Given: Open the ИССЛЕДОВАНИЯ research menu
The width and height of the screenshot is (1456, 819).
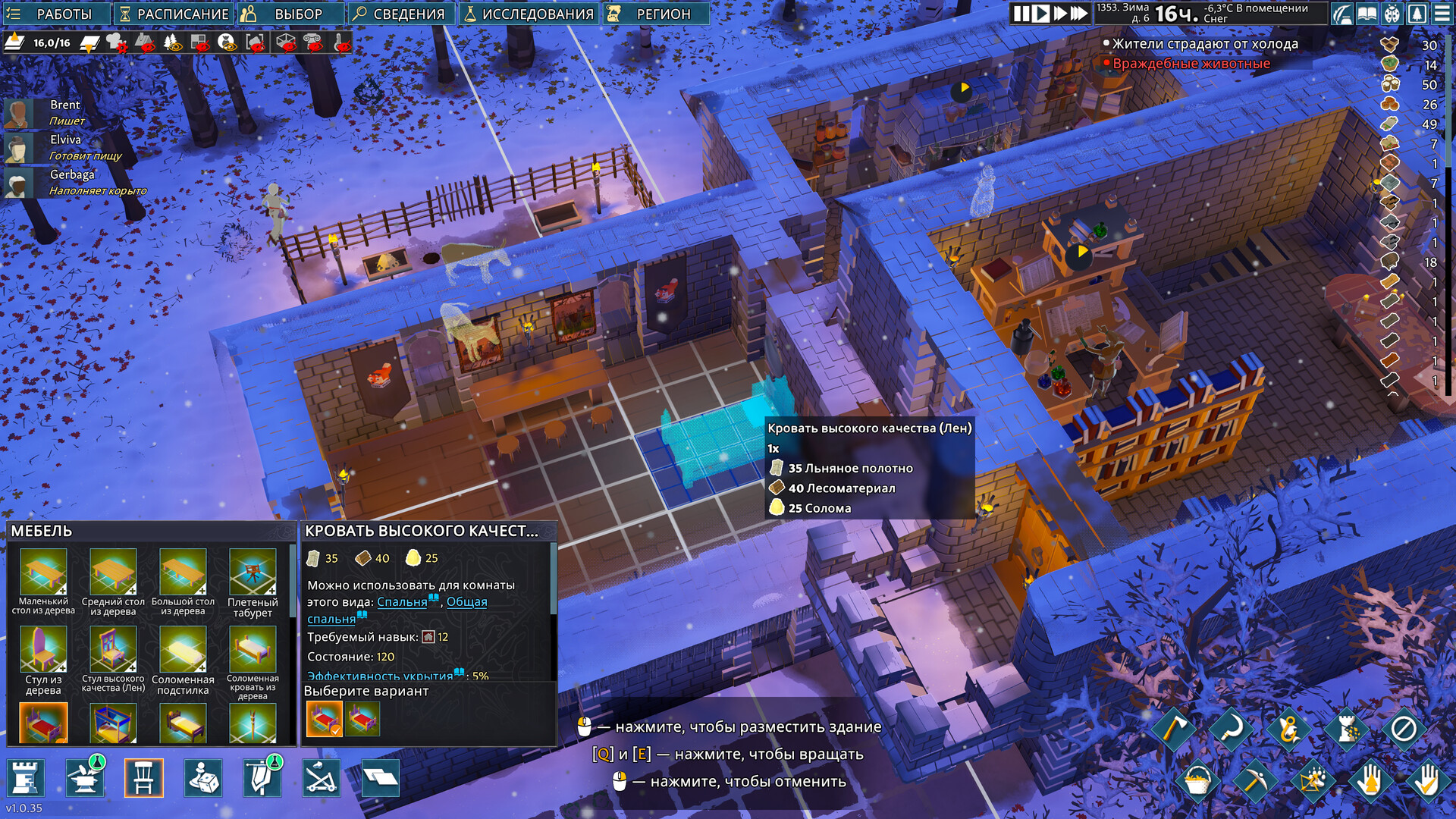Looking at the screenshot, I should click(x=529, y=14).
